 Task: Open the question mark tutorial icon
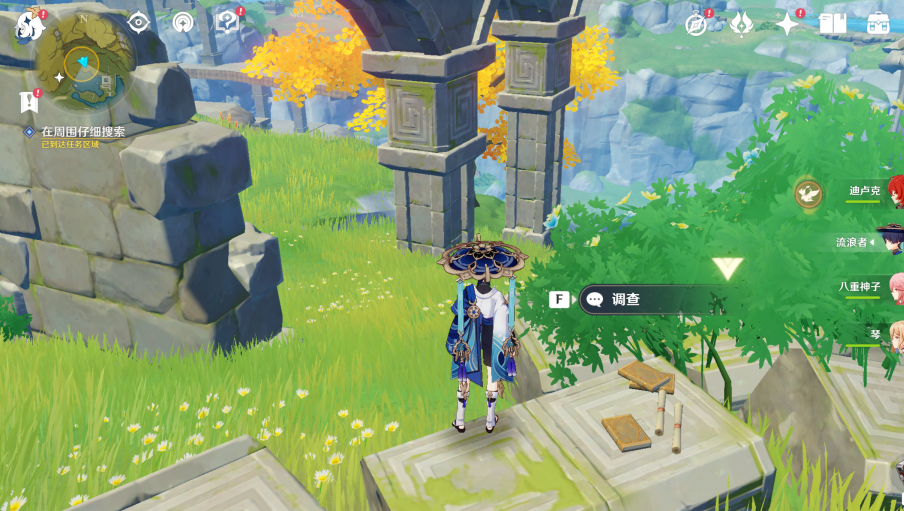229,22
